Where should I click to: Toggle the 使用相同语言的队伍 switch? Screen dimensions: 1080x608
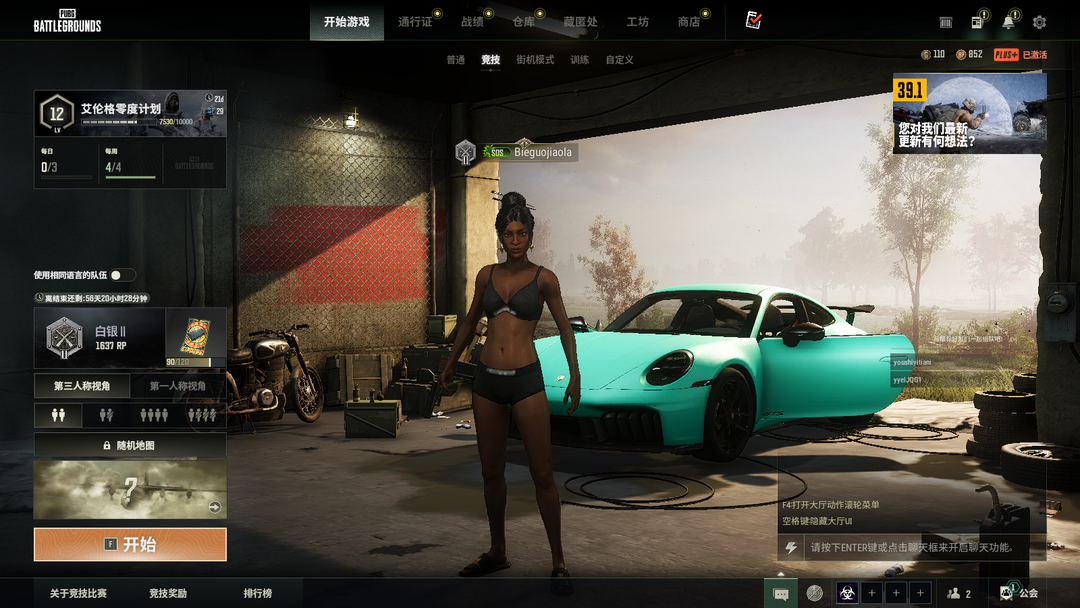122,275
